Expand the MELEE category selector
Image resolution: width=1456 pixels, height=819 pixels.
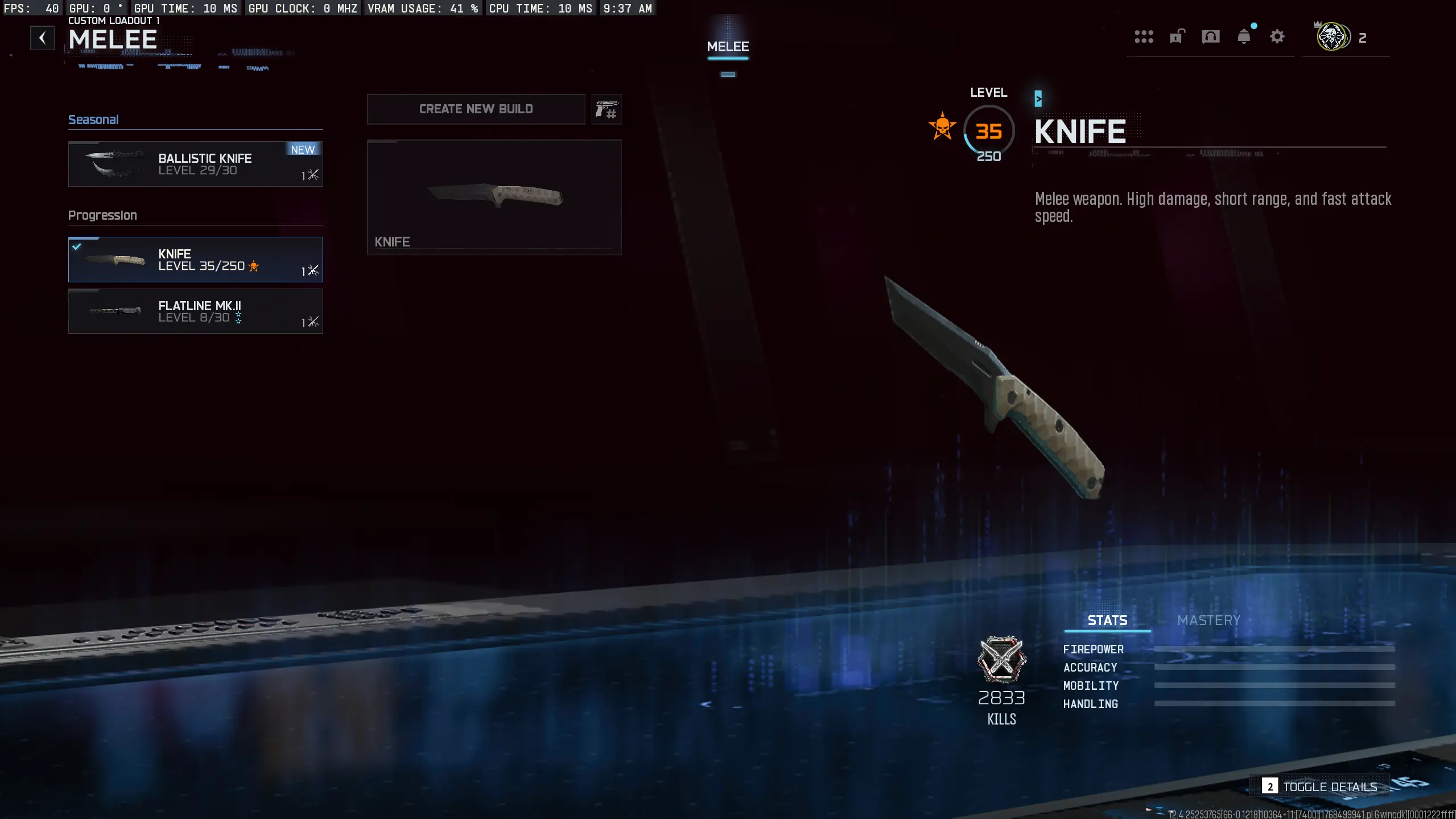[727, 47]
